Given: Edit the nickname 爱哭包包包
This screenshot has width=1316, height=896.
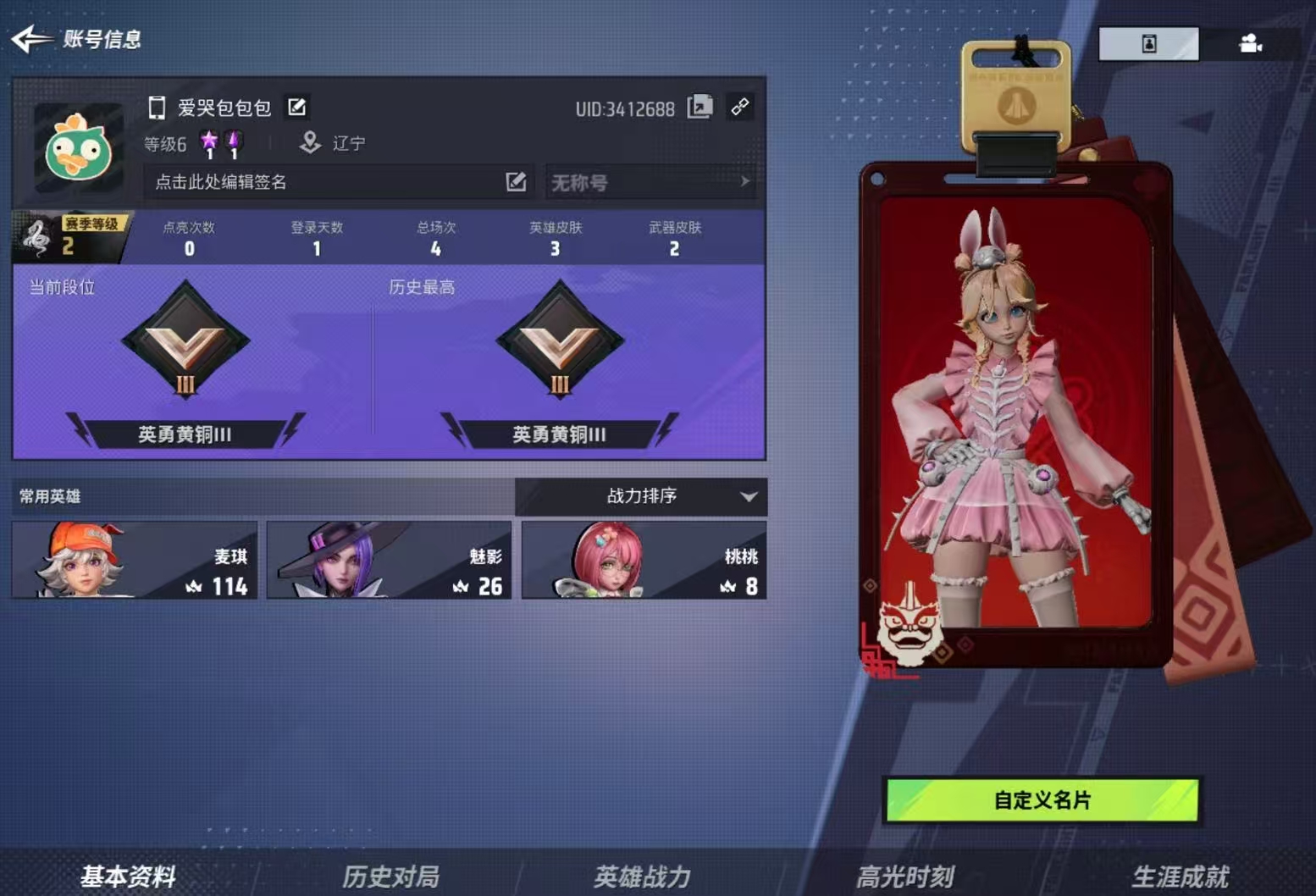Looking at the screenshot, I should coord(296,108).
